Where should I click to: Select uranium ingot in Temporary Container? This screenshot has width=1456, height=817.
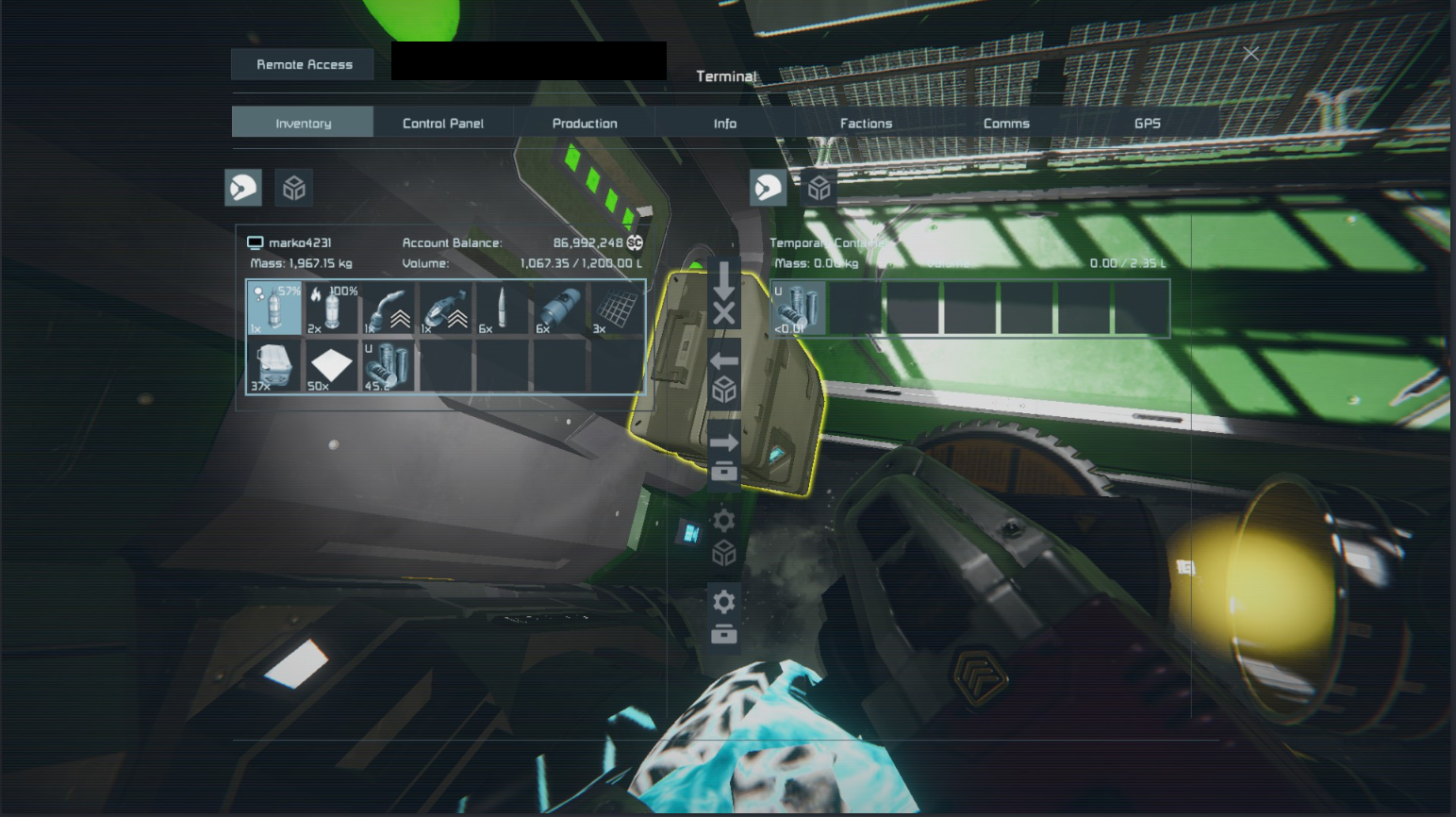798,308
